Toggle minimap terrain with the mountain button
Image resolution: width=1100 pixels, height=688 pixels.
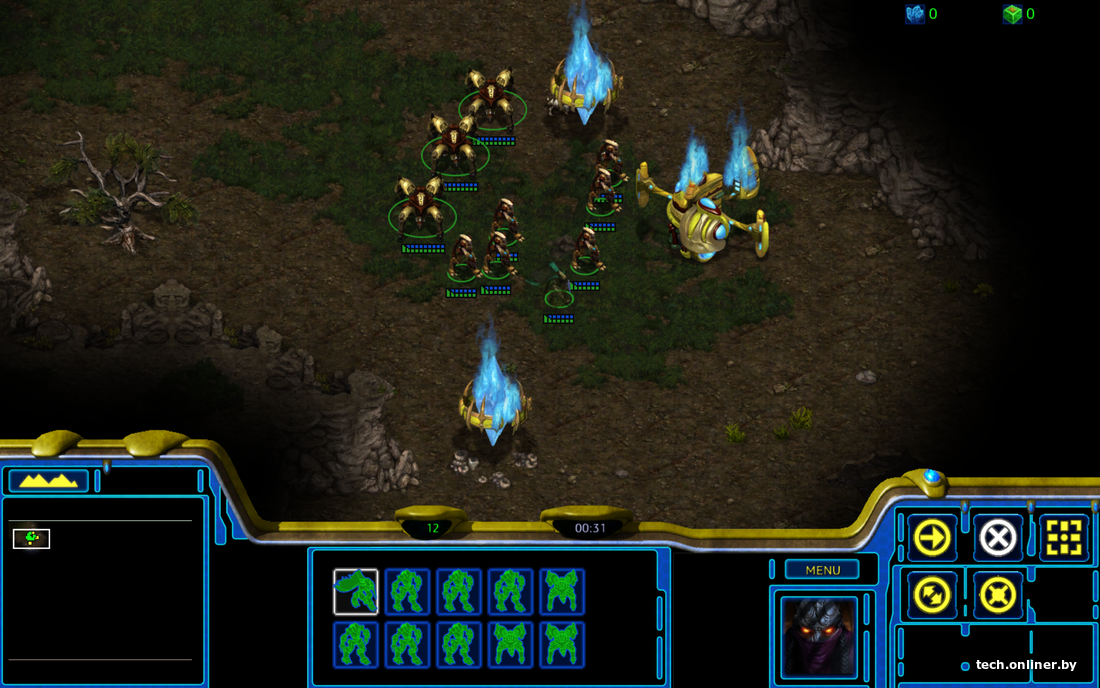[49, 481]
